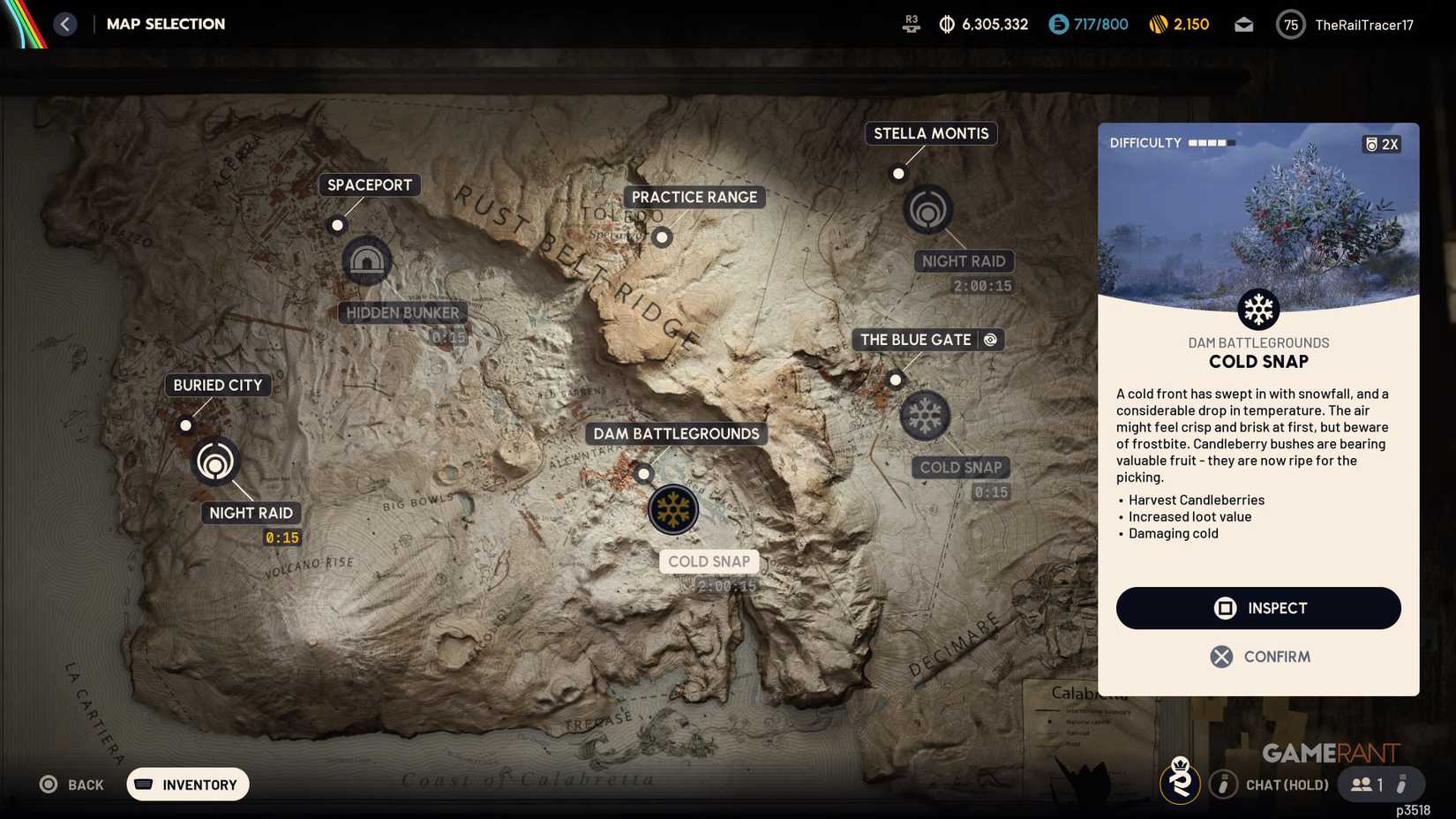The height and width of the screenshot is (819, 1456).
Task: Toggle the Spaceport map marker dot
Action: [x=337, y=225]
